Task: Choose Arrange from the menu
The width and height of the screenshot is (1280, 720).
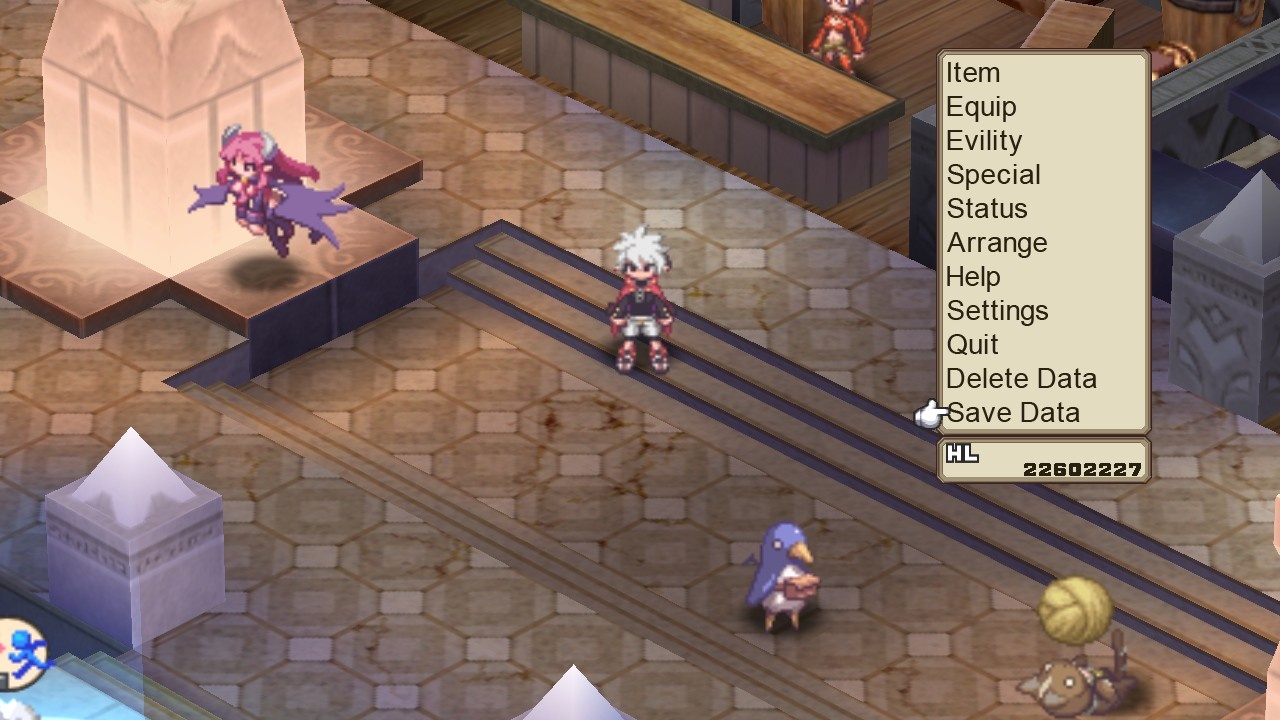Action: [996, 243]
